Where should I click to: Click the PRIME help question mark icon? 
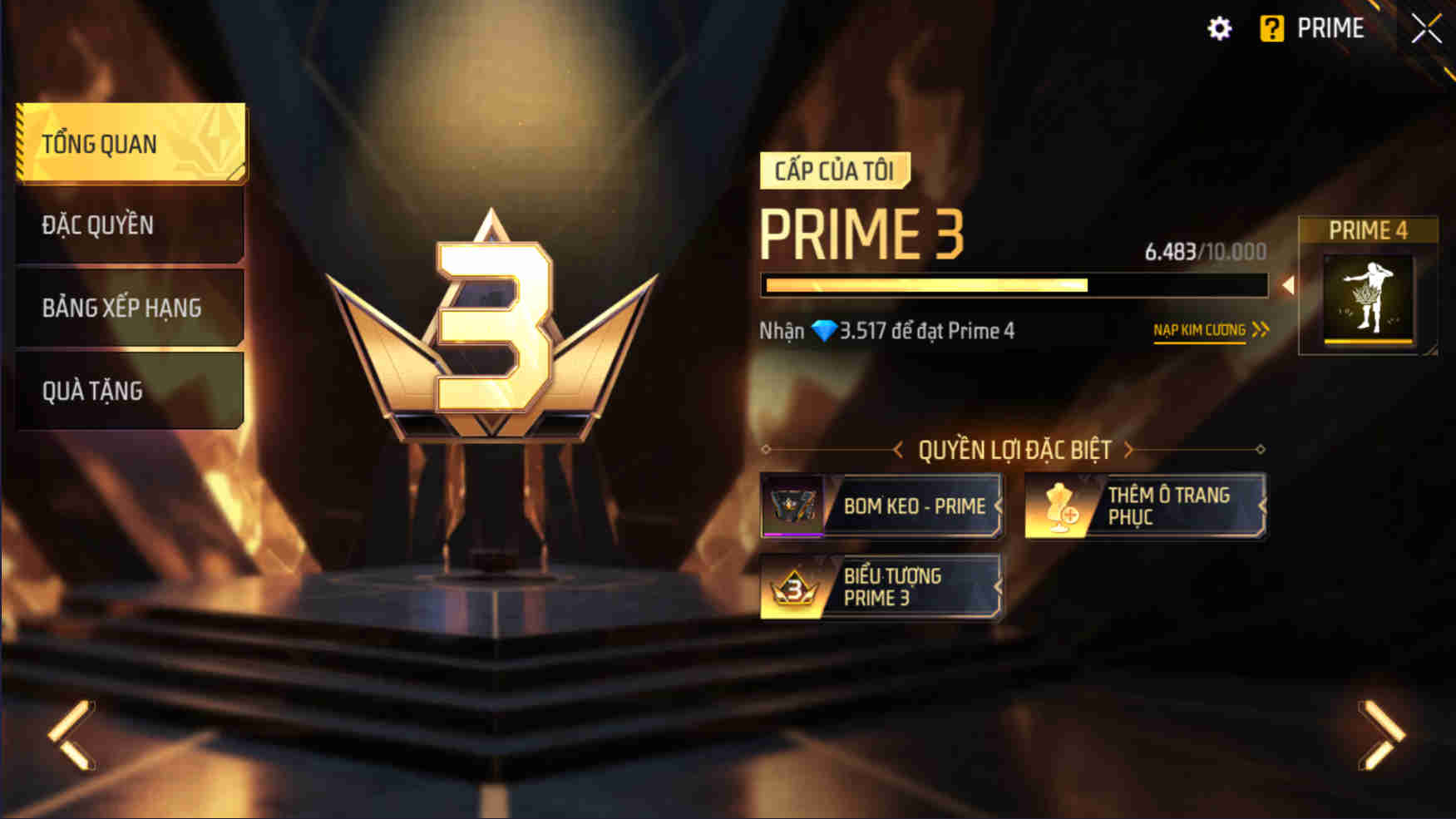tap(1274, 27)
